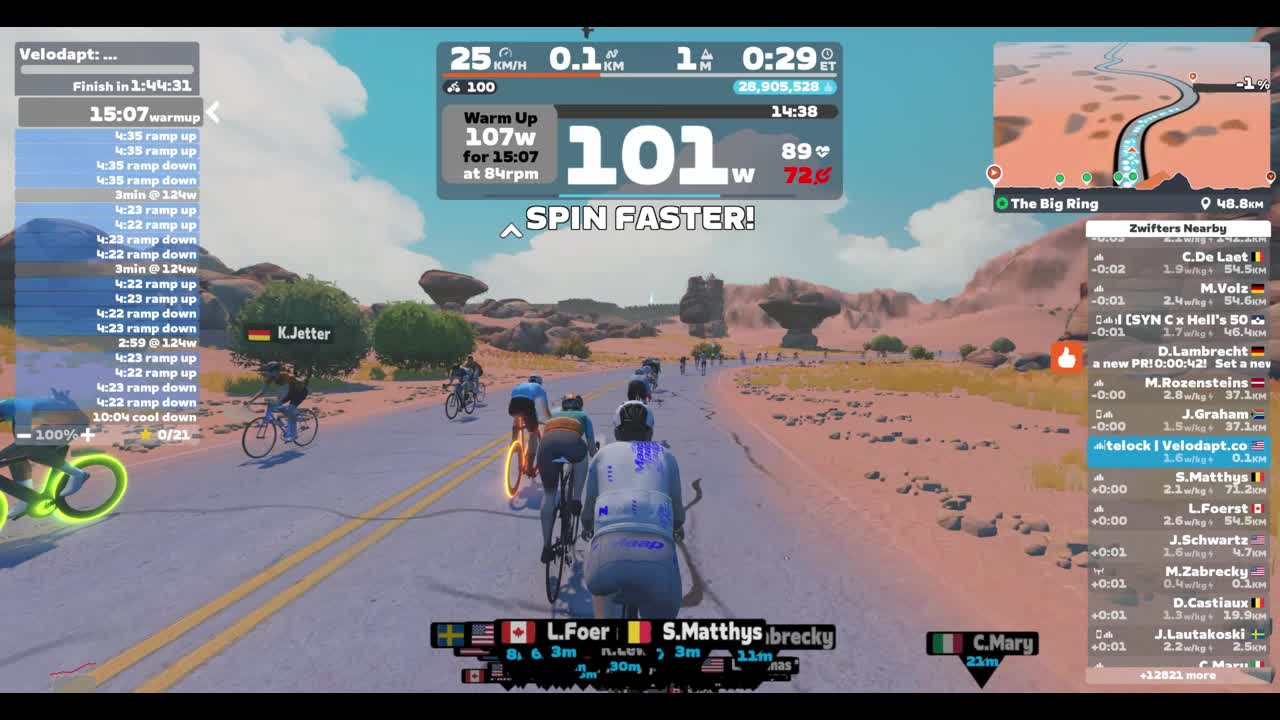Select S.Matthys in Zwifters Nearby
The height and width of the screenshot is (720, 1280).
1178,483
